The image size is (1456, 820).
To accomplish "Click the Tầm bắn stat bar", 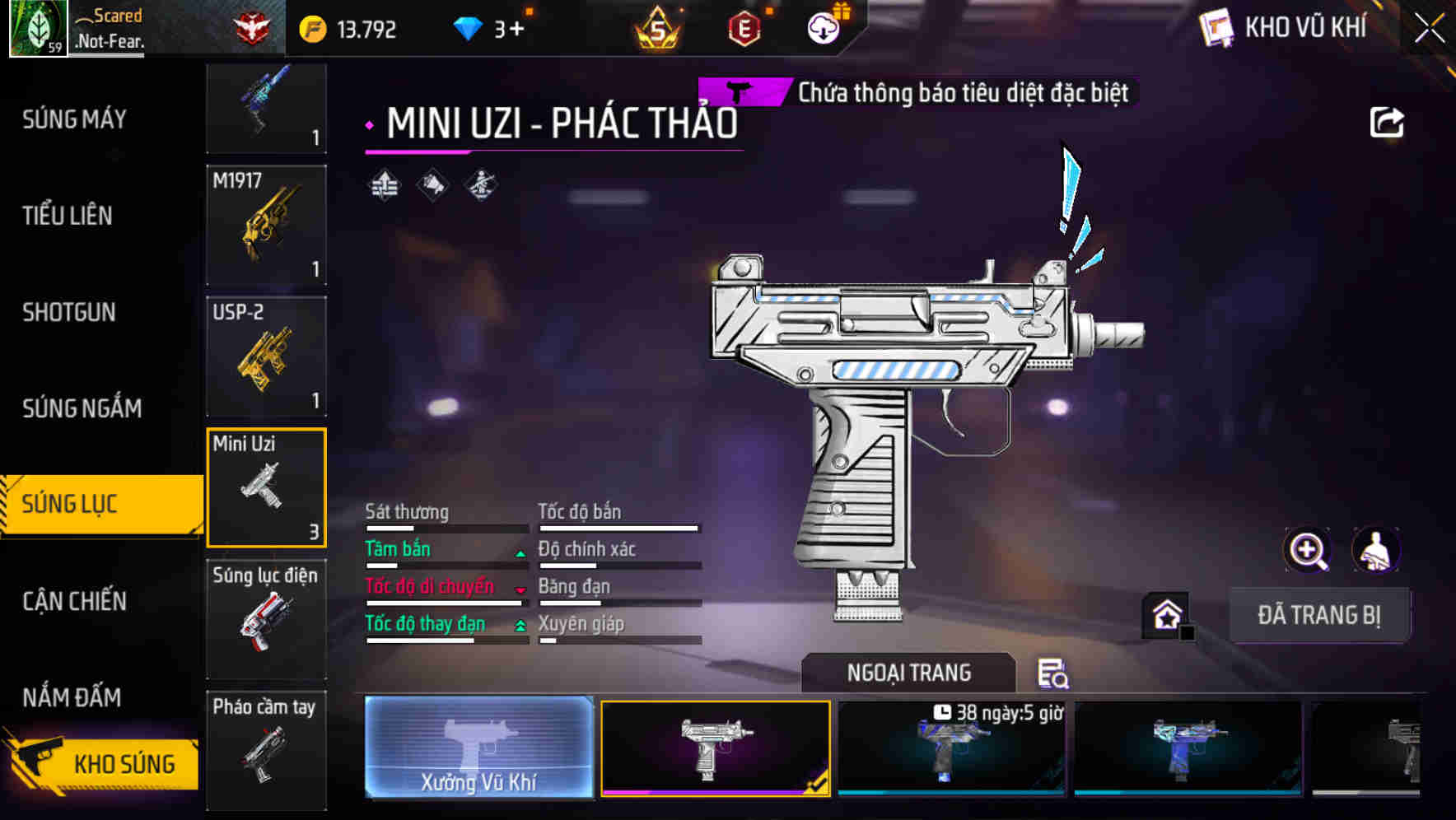I will tap(445, 557).
